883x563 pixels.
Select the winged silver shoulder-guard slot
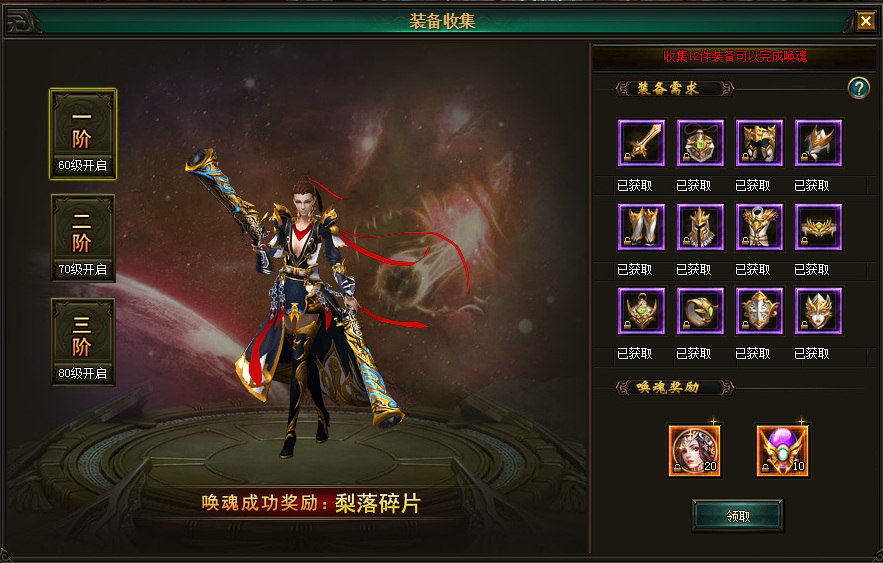point(818,143)
